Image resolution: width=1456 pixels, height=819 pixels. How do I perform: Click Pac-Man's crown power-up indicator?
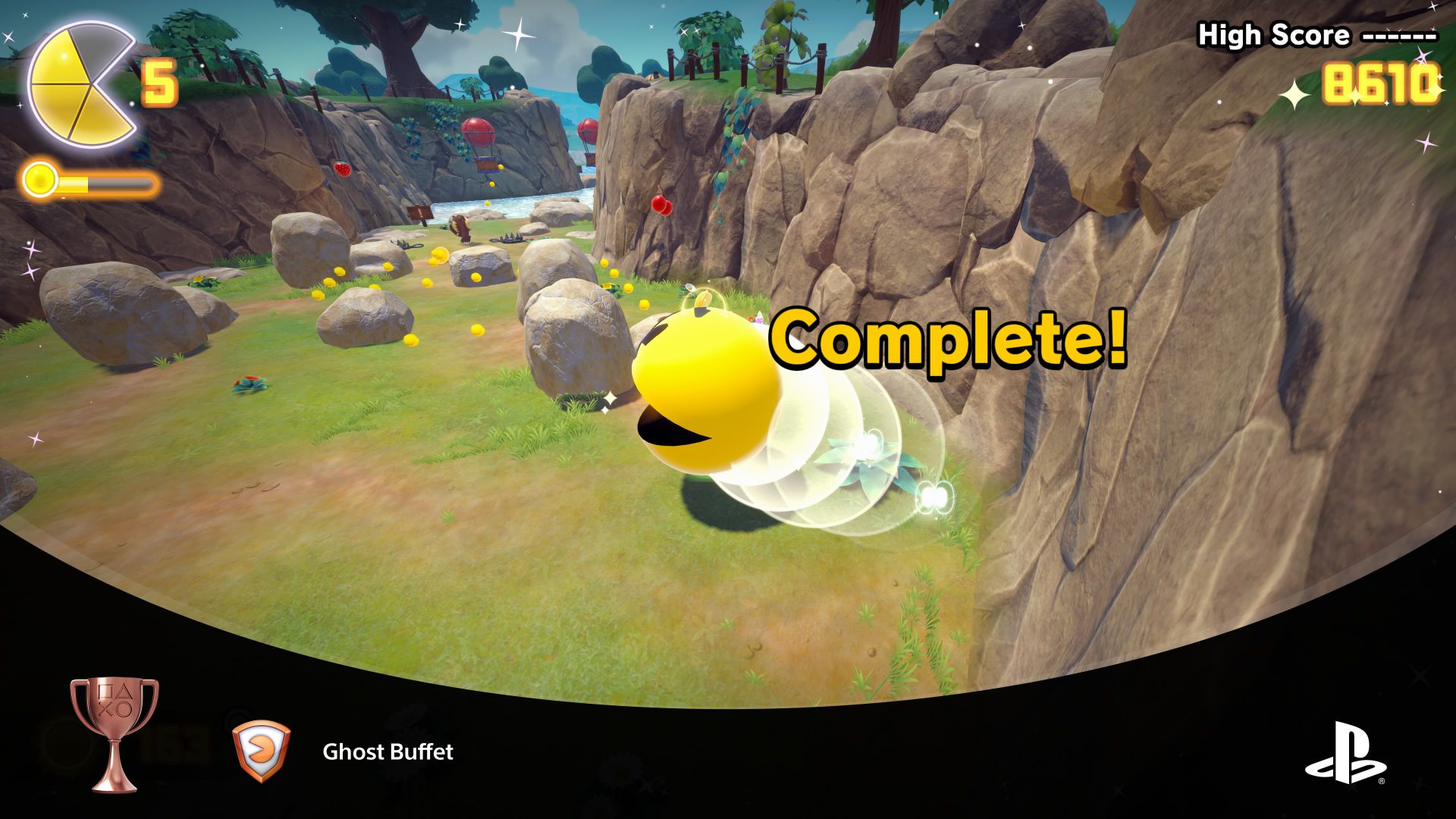coord(704,298)
